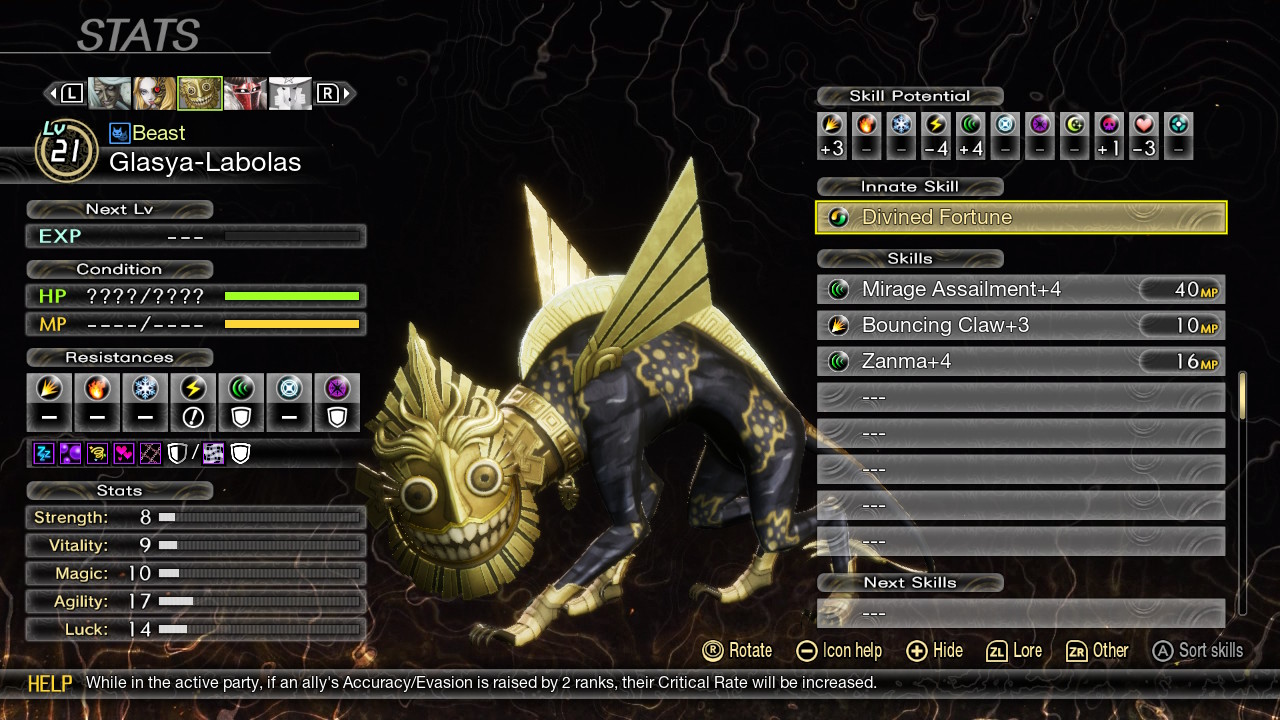Select the golden mask Glasya-Labolas portrait
Screen dimensions: 1280x720
click(199, 93)
